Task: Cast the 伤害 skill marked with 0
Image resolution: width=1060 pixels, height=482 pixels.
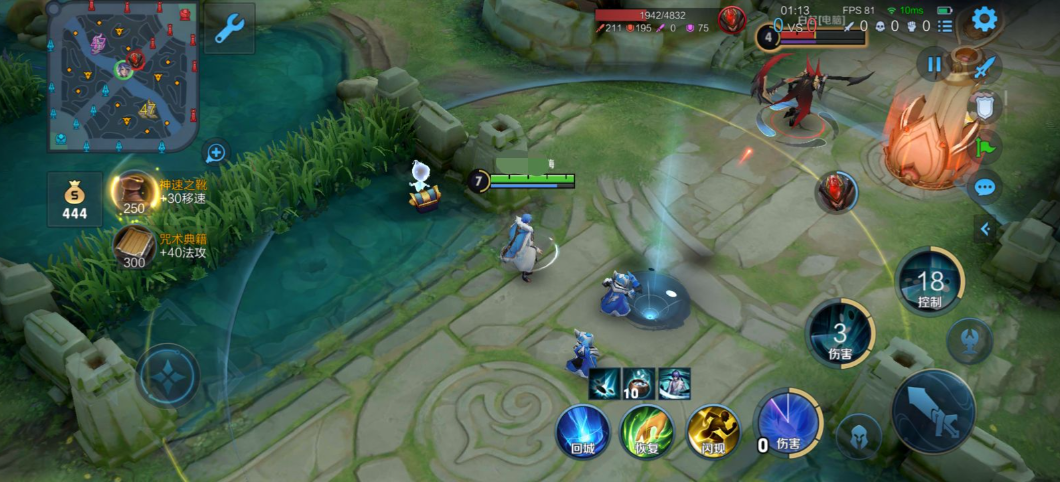Action: [787, 423]
